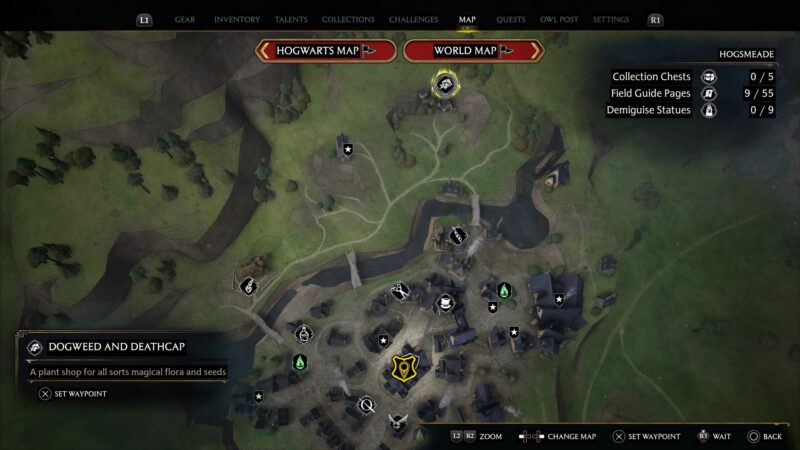Open the Challenges tab
The image size is (800, 450).
[x=413, y=19]
